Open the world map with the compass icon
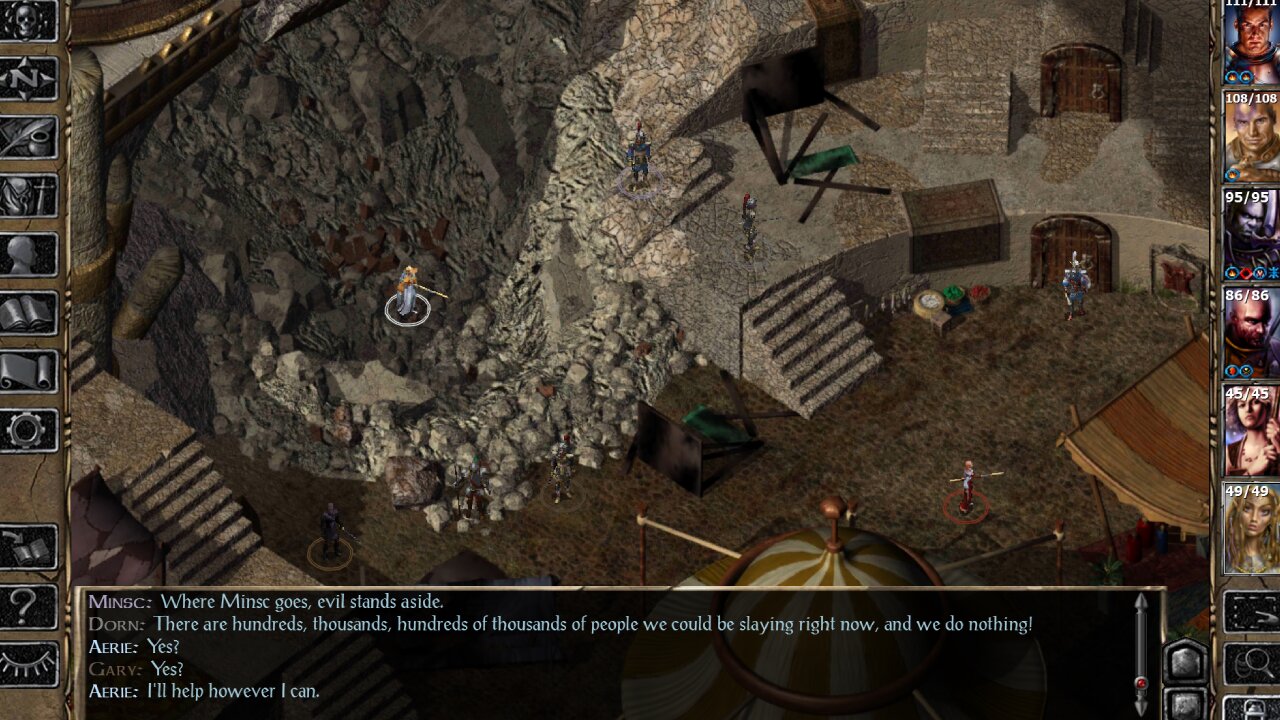Screen dimensions: 1280x720 (25, 78)
